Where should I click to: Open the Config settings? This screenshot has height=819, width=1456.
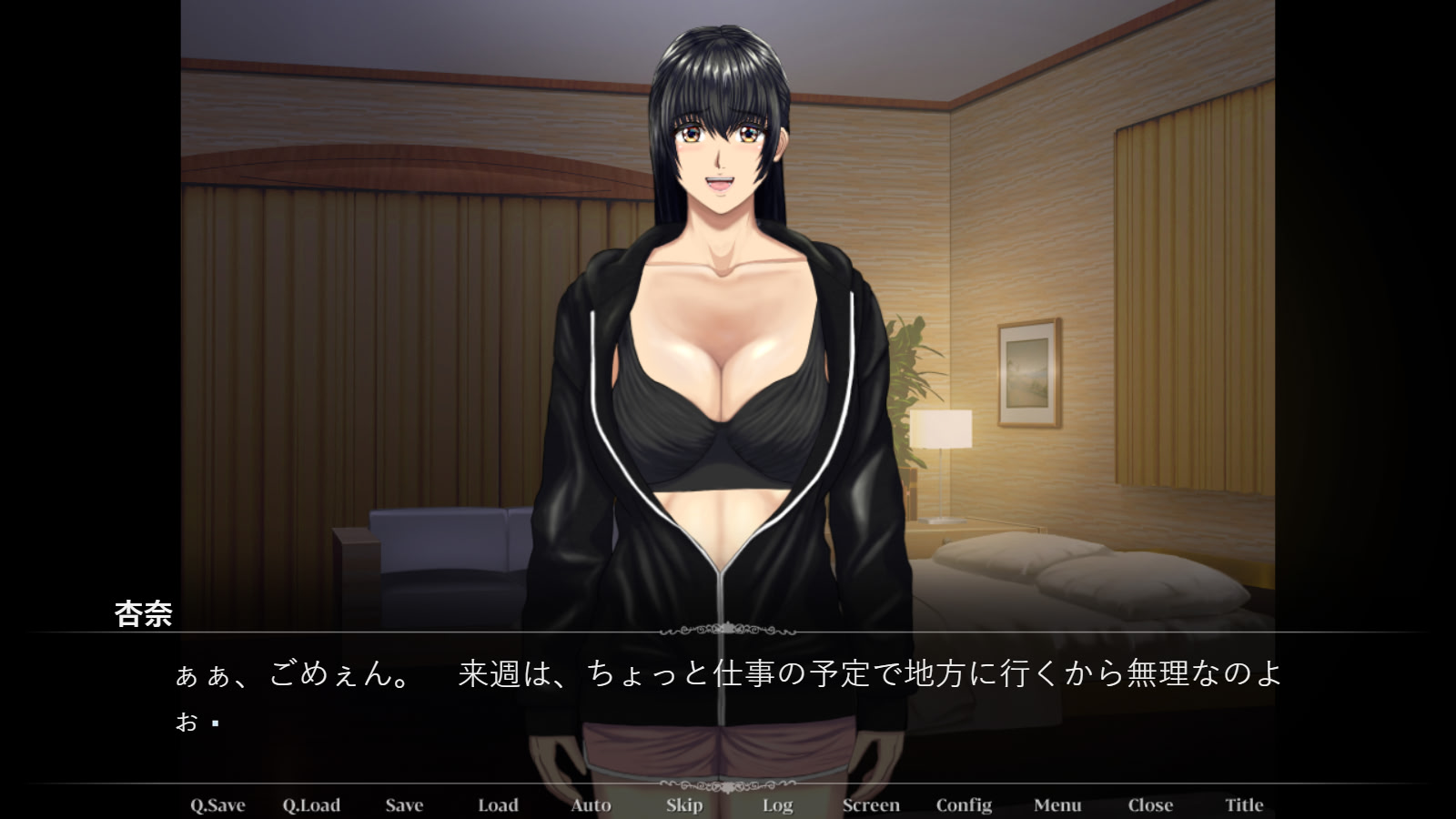click(964, 804)
